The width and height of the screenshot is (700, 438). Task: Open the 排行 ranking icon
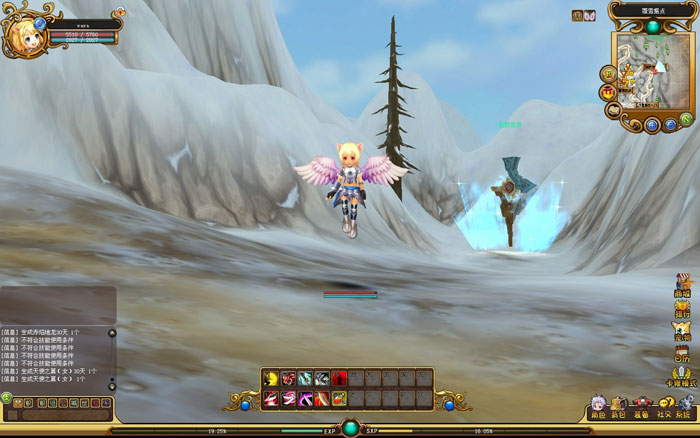click(x=683, y=306)
